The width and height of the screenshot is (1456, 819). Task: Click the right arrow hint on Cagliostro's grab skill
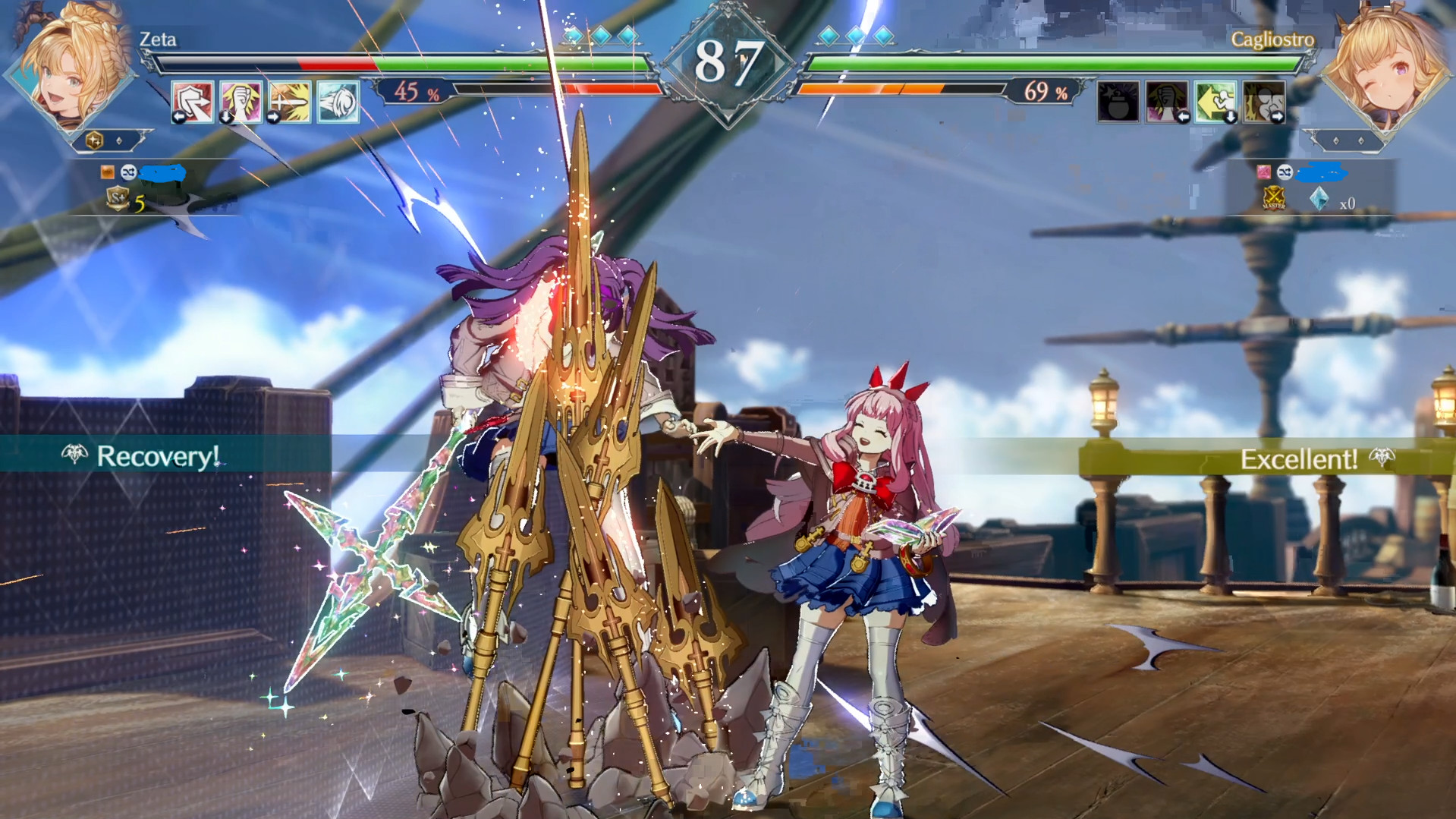pyautogui.click(x=1278, y=117)
